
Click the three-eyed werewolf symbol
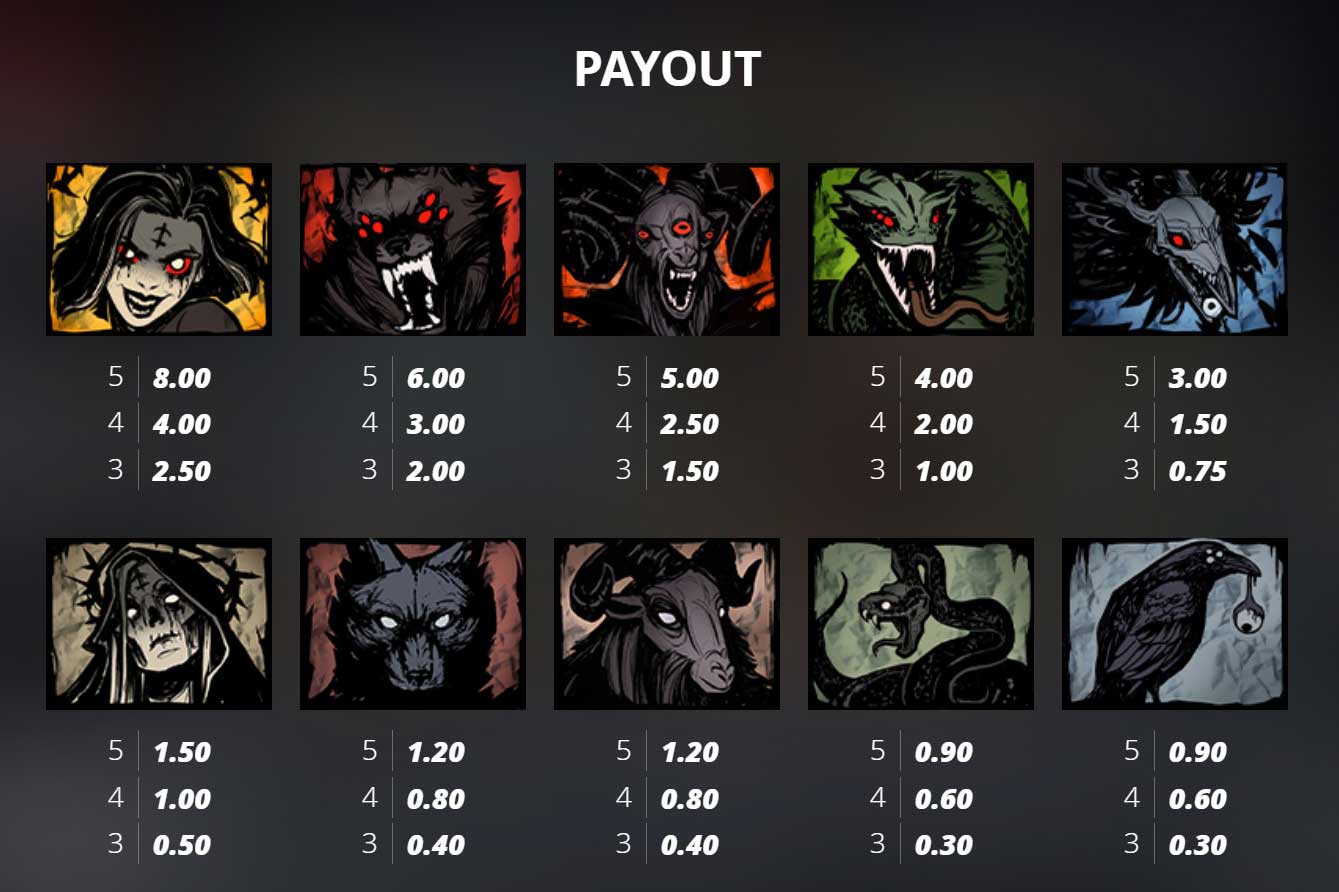(412, 249)
